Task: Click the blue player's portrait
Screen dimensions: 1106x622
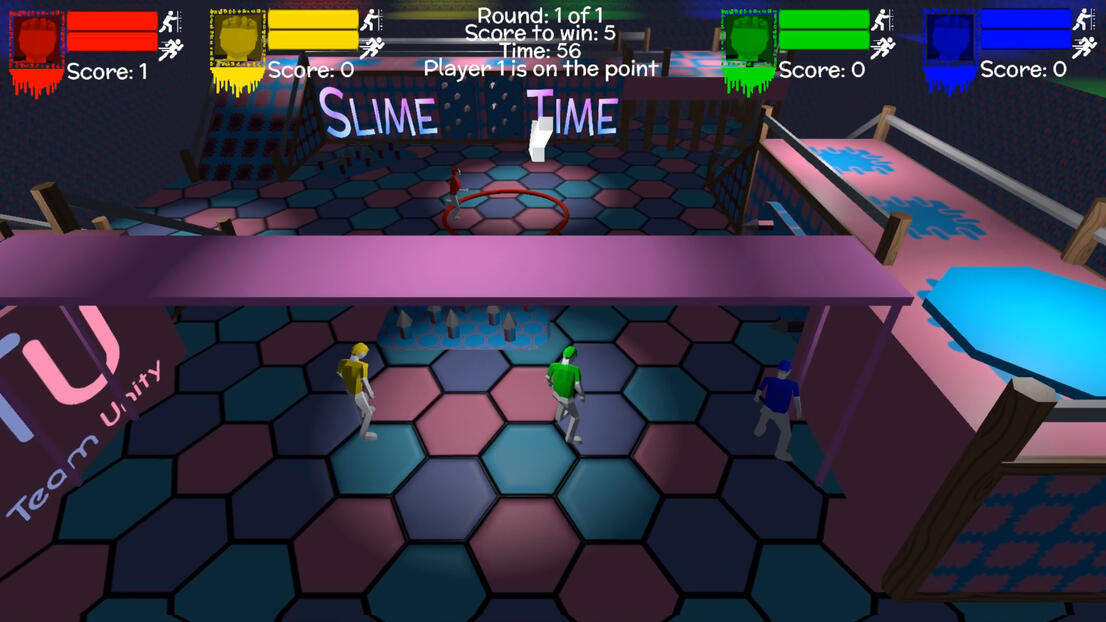Action: [x=949, y=41]
